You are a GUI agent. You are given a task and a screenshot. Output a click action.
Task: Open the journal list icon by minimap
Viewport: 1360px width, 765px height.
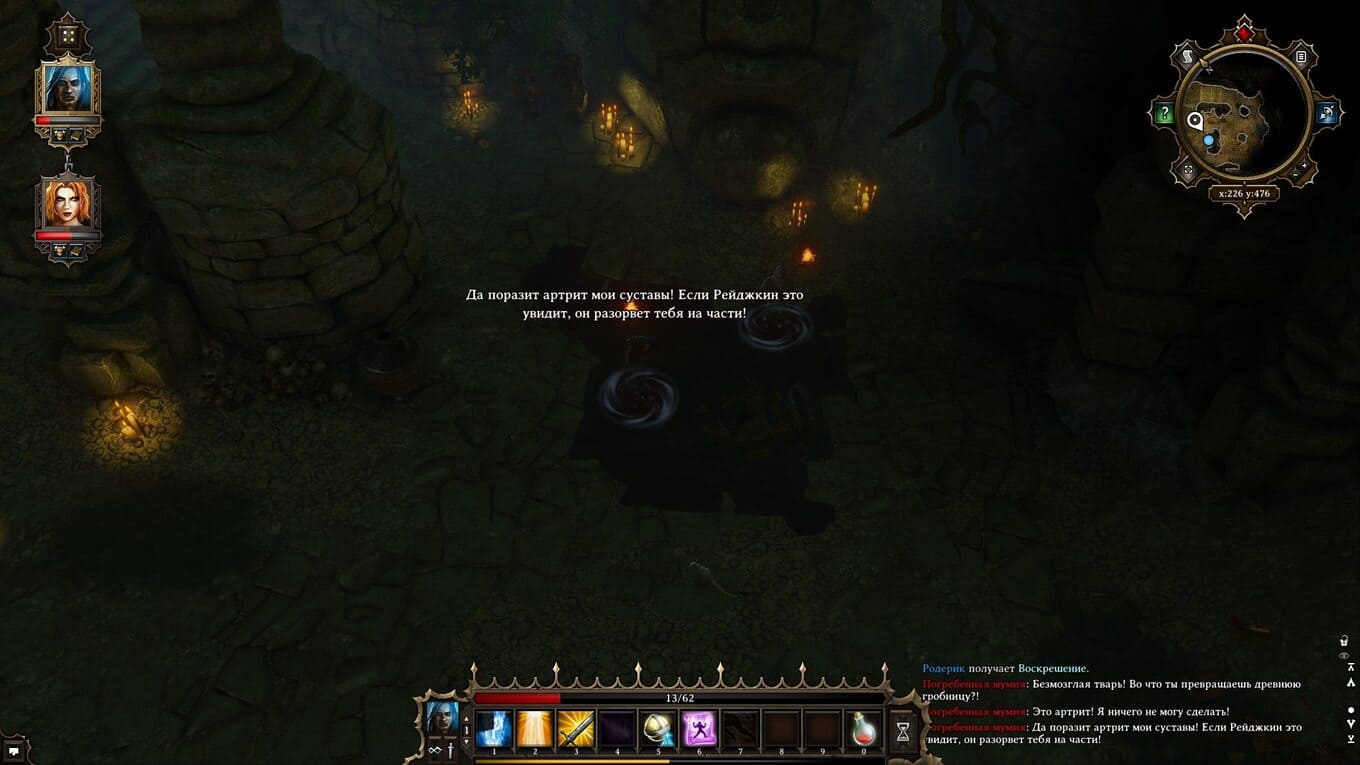1301,58
